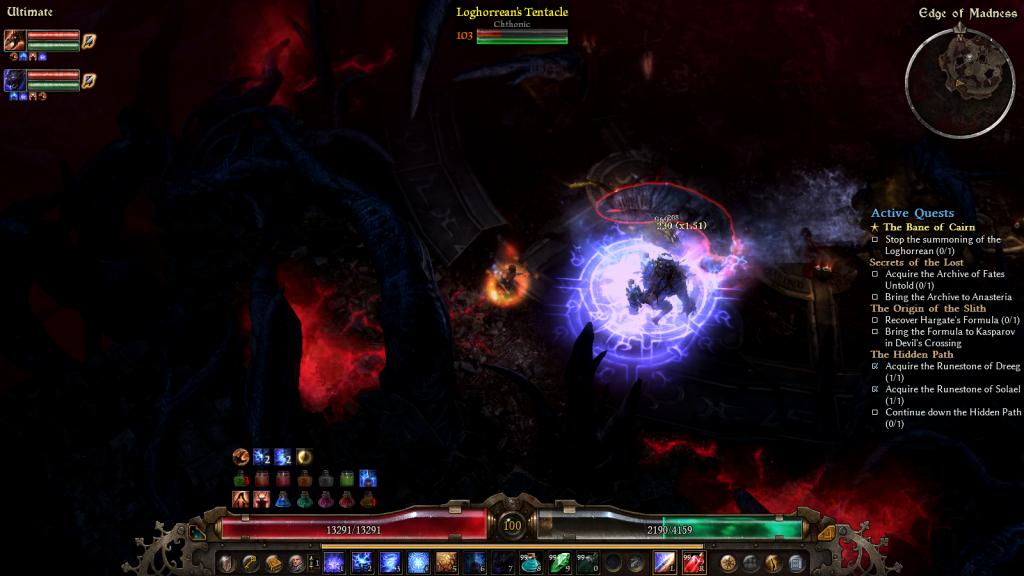Viewport: 1024px width, 576px height.
Task: Select the blue-portrait pet at top left
Action: [x=15, y=80]
